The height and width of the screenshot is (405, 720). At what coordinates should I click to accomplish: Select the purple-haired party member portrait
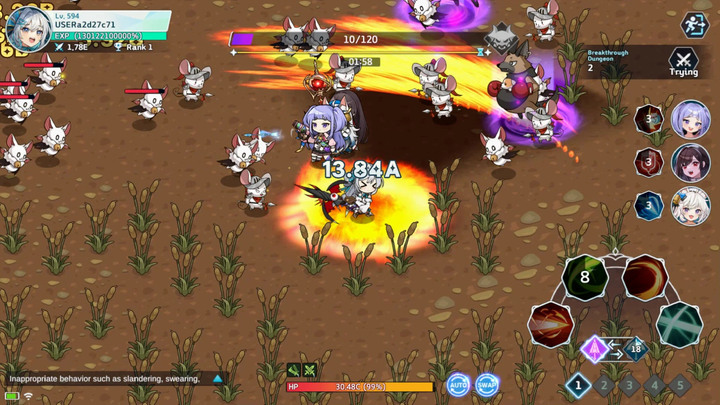[690, 119]
